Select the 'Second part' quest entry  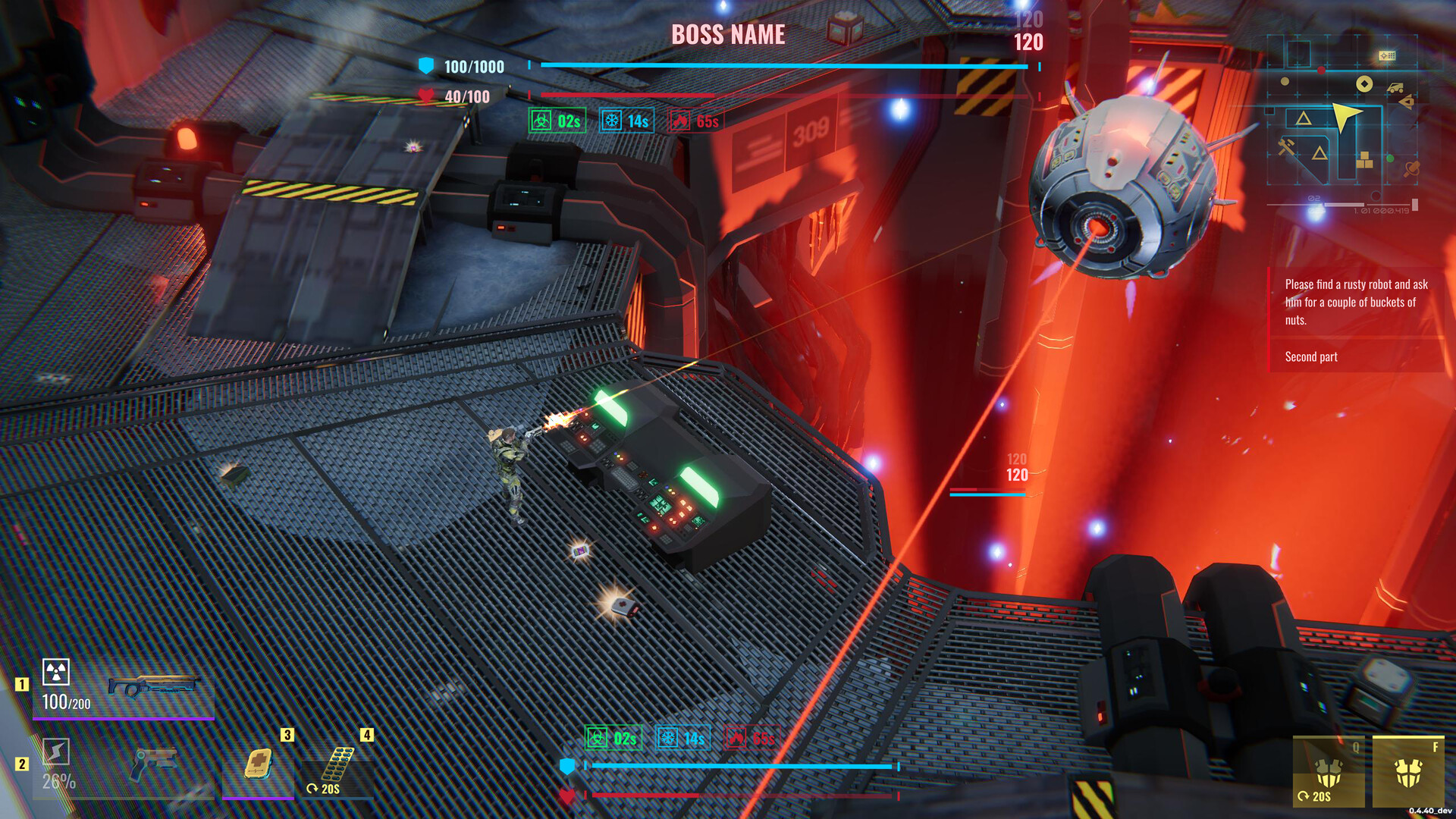coord(1311,356)
